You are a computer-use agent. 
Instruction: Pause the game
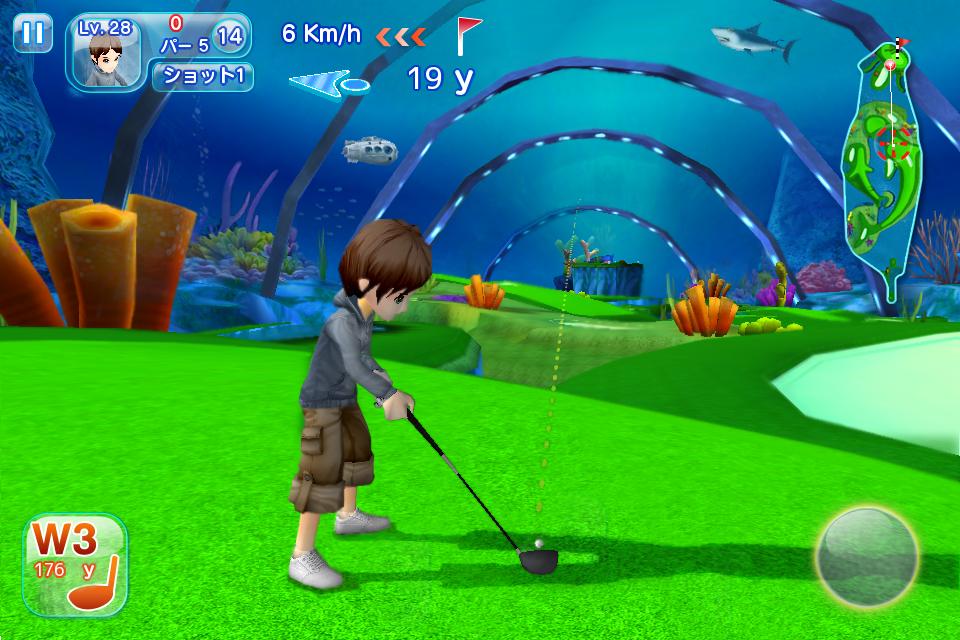[33, 33]
